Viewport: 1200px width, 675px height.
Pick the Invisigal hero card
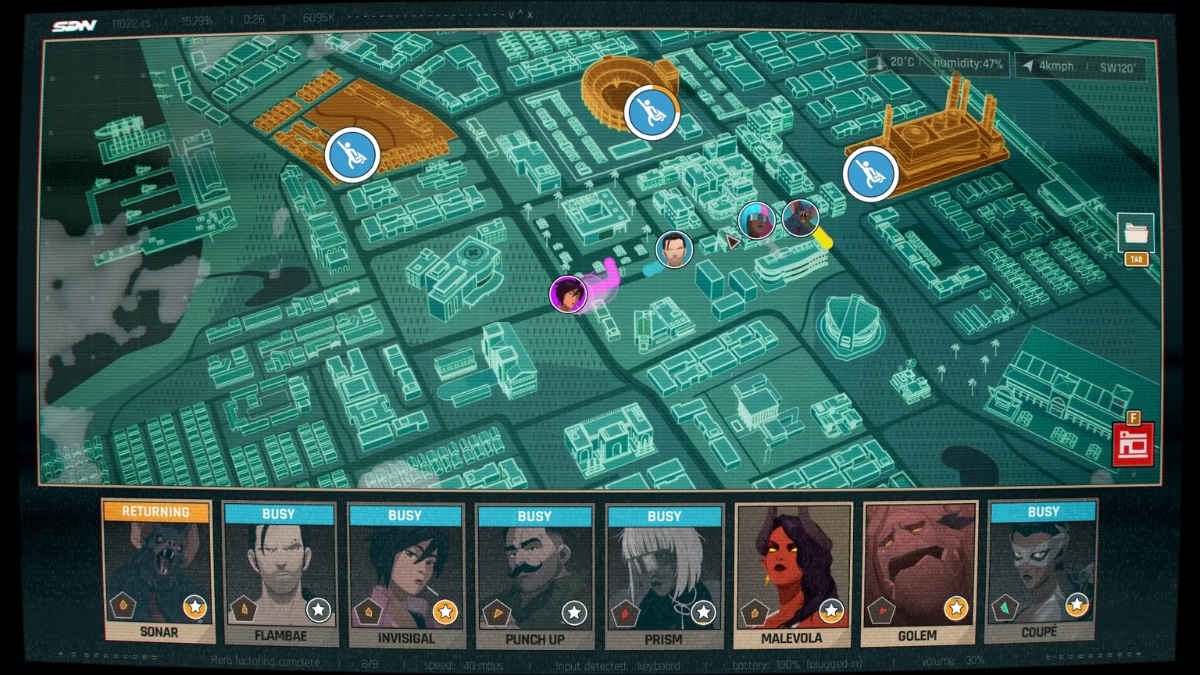coord(406,573)
